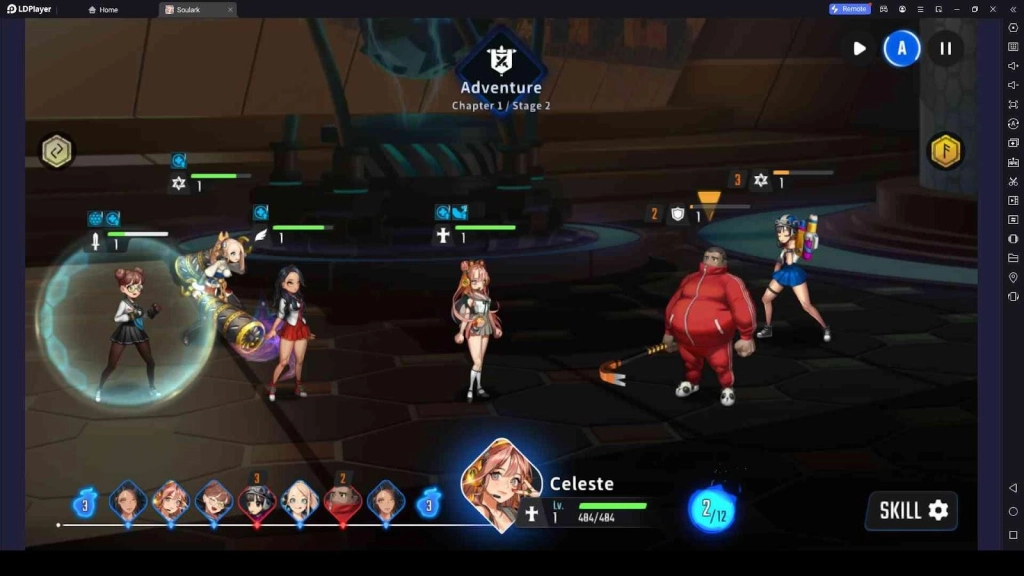The image size is (1024, 576).
Task: Tap the blue energy orb showing 2/12
Action: point(712,510)
